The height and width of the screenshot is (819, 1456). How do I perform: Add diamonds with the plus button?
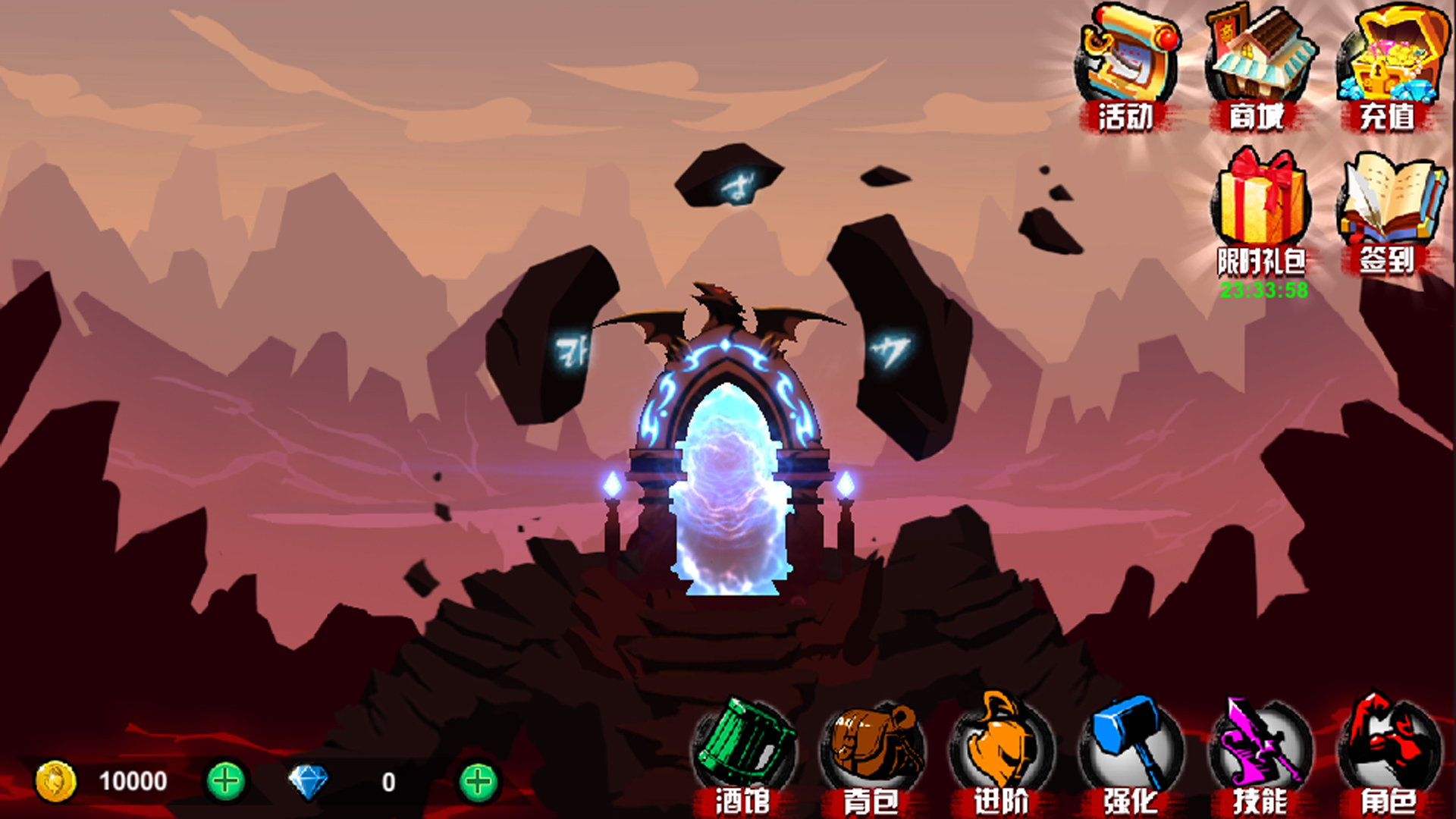pyautogui.click(x=478, y=781)
